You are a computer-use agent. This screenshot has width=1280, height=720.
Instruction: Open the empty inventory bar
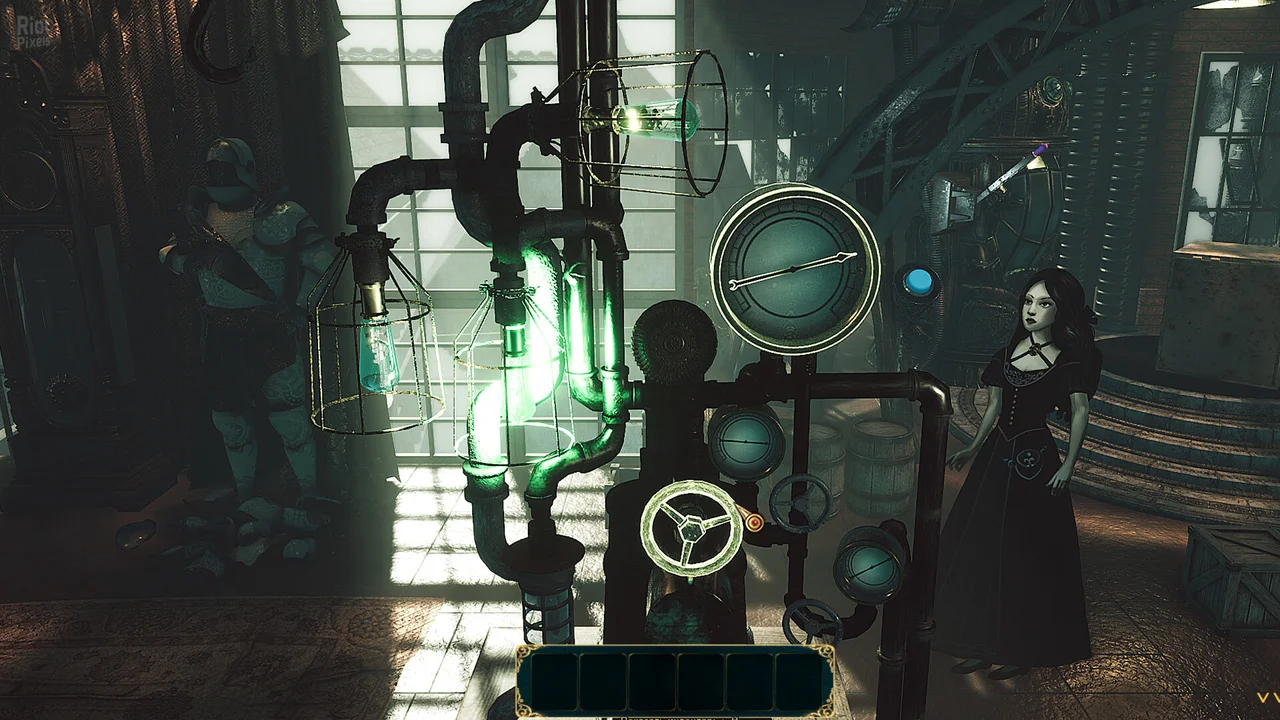click(x=676, y=681)
